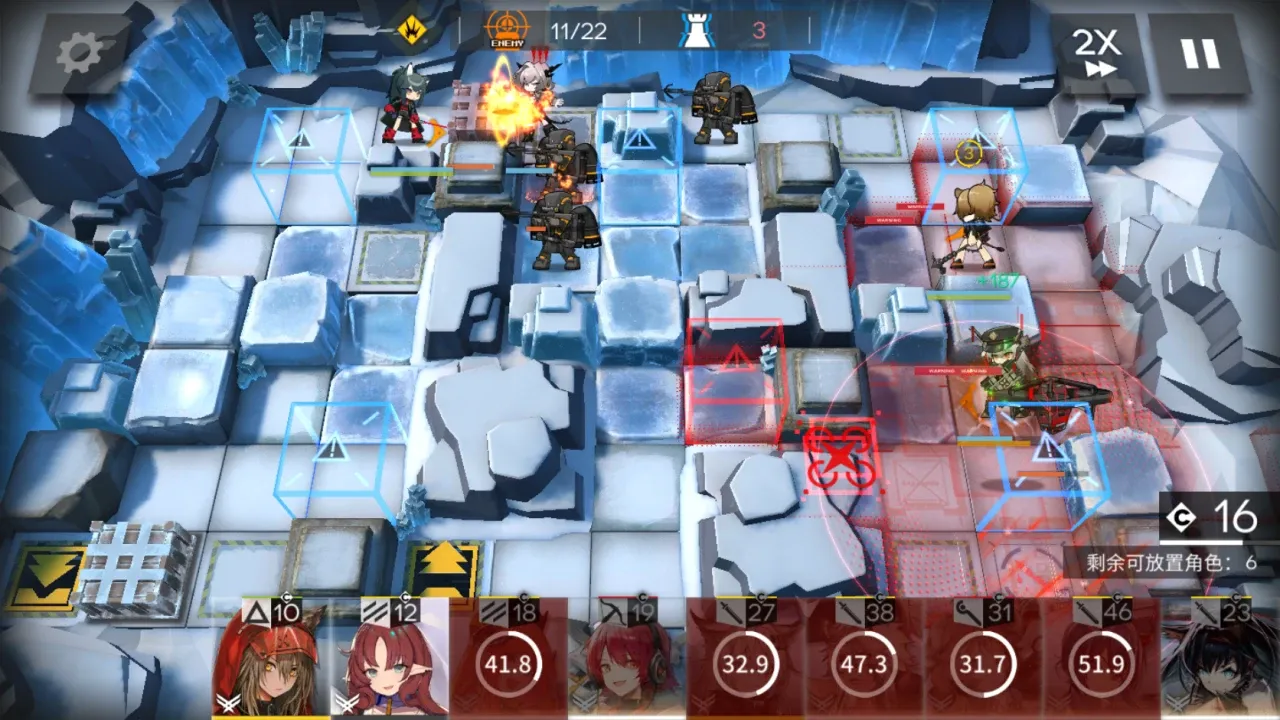Toggle the 2X game speed button
The image size is (1280, 720).
click(x=1095, y=53)
